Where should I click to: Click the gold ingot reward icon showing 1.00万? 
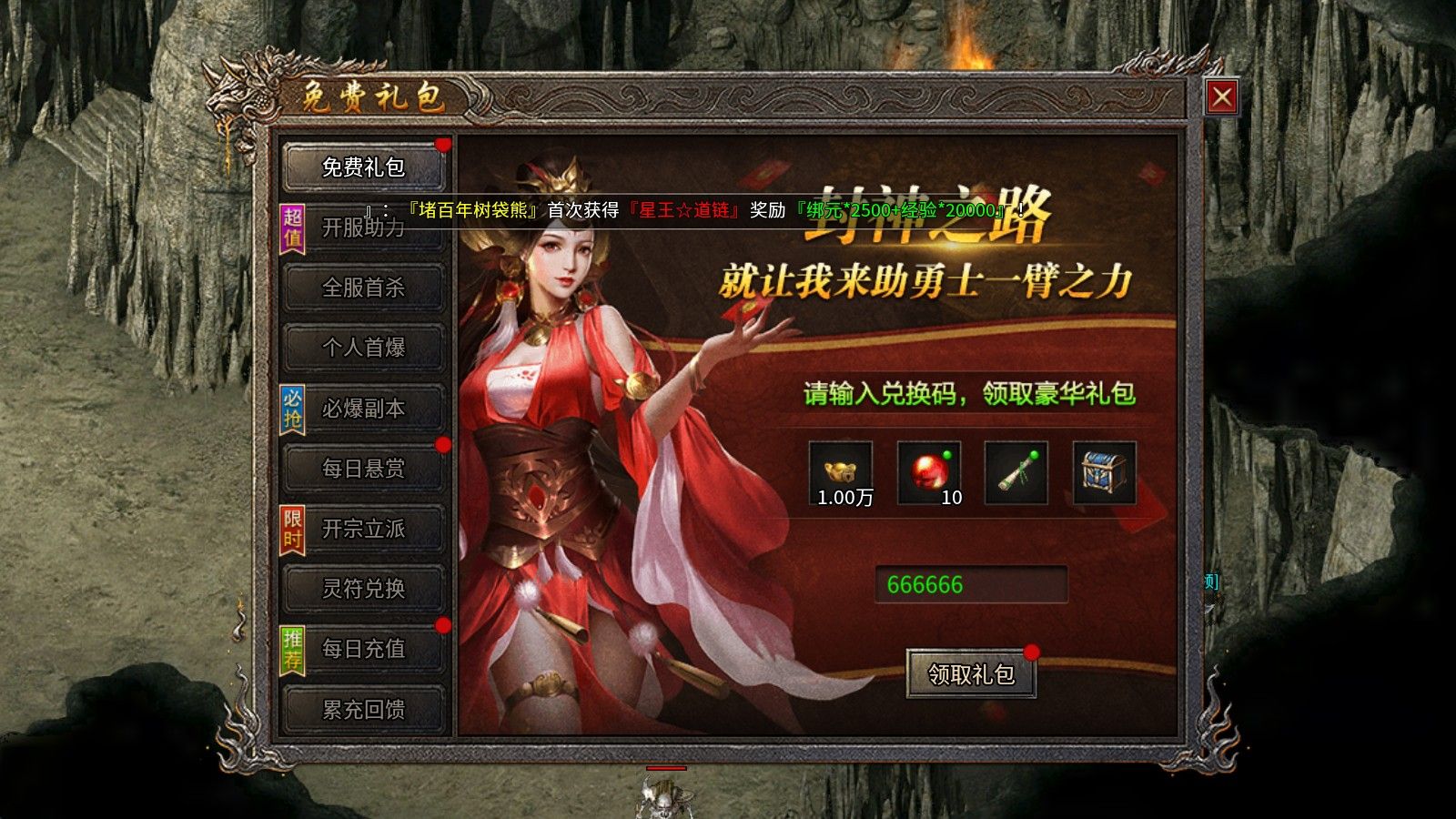[842, 471]
